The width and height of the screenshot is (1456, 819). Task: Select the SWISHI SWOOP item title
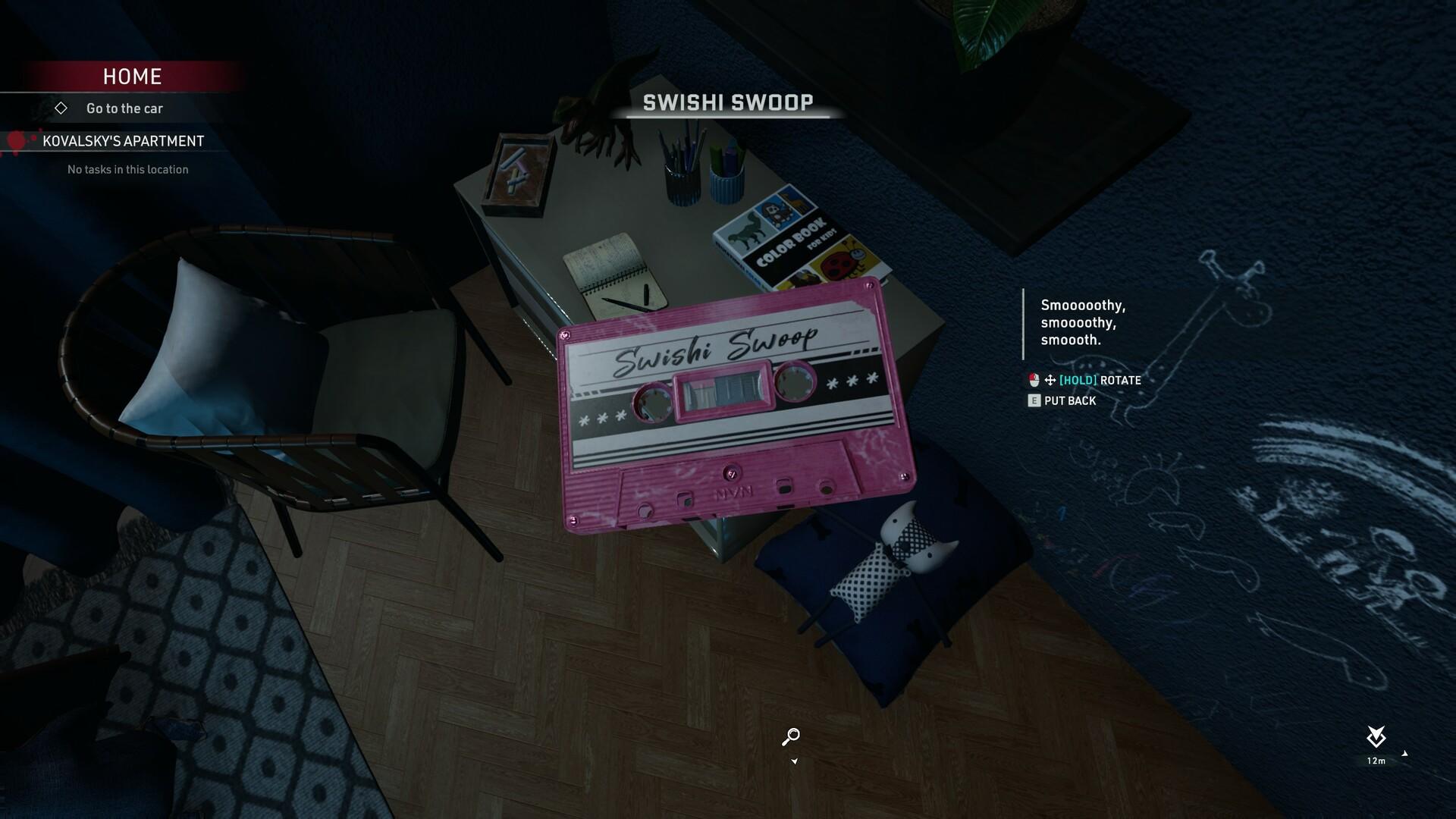pyautogui.click(x=729, y=102)
